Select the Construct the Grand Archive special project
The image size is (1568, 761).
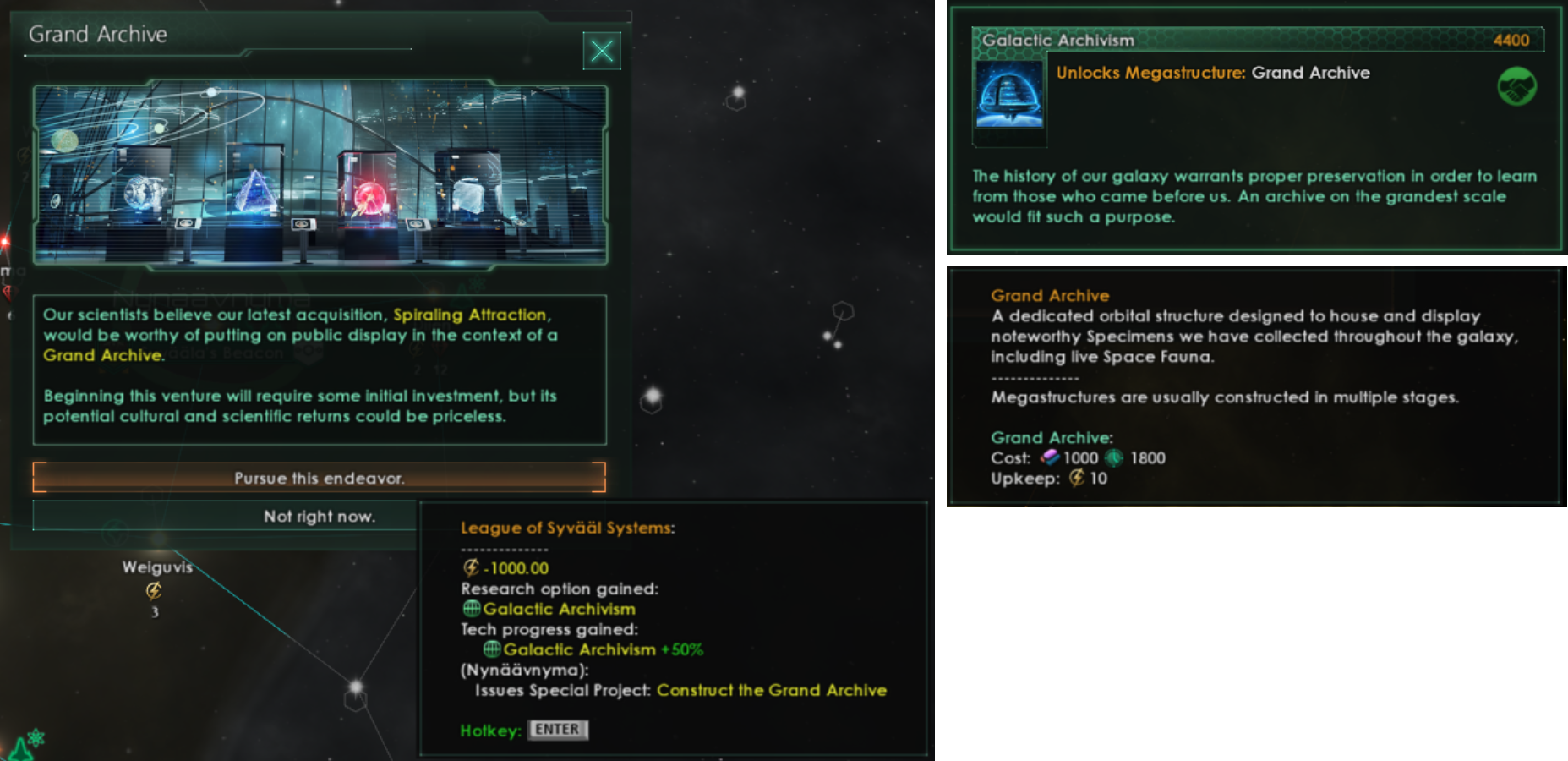pyautogui.click(x=770, y=690)
